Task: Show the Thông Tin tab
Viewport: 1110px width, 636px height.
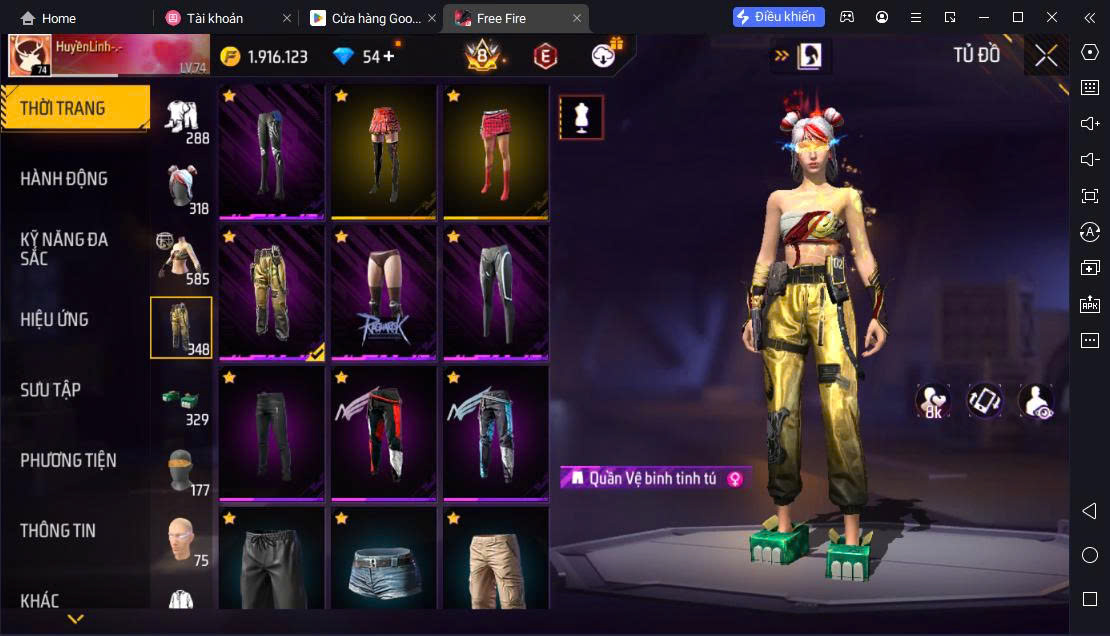Action: (58, 531)
